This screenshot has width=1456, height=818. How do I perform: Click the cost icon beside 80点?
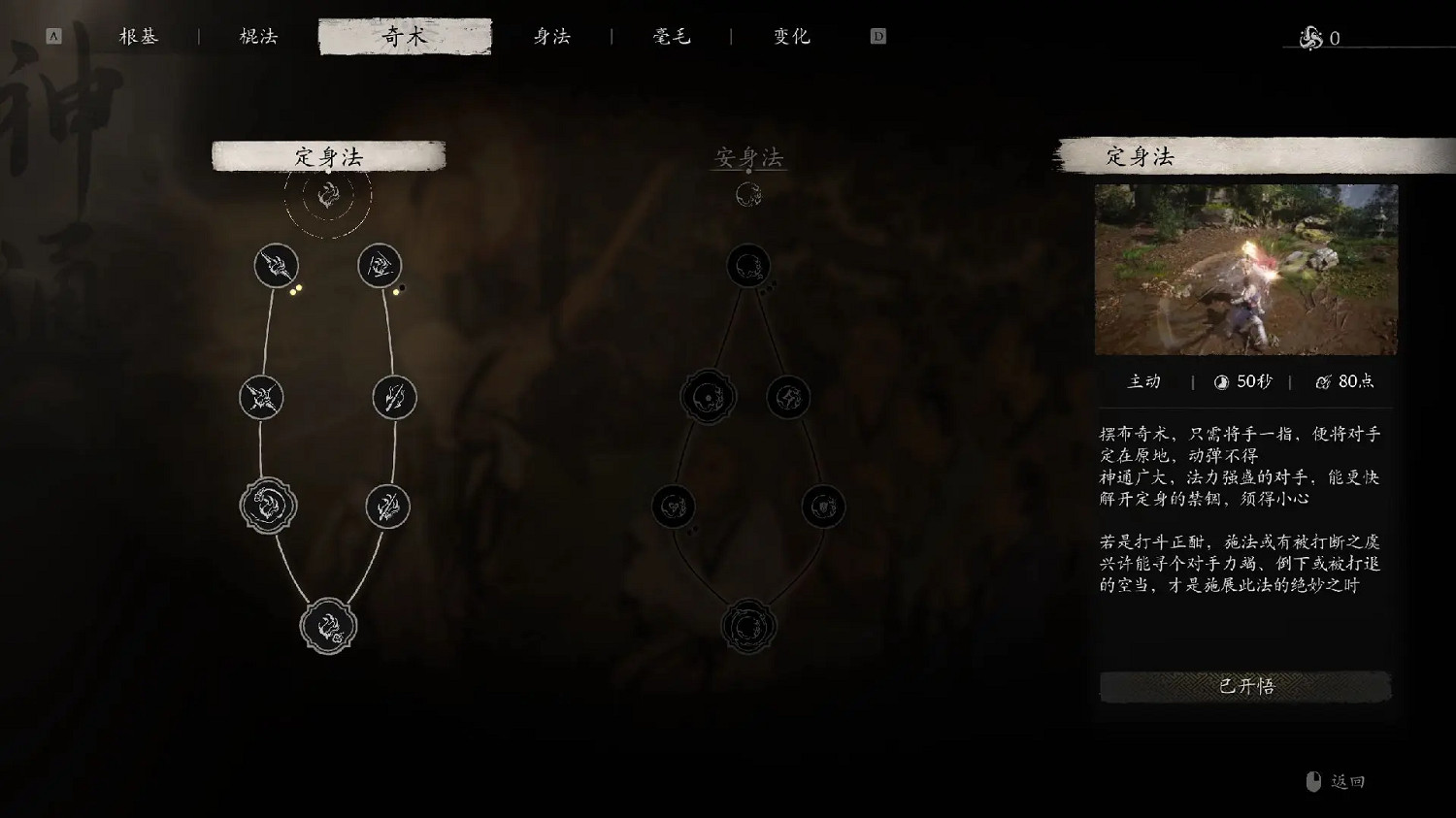(1323, 381)
